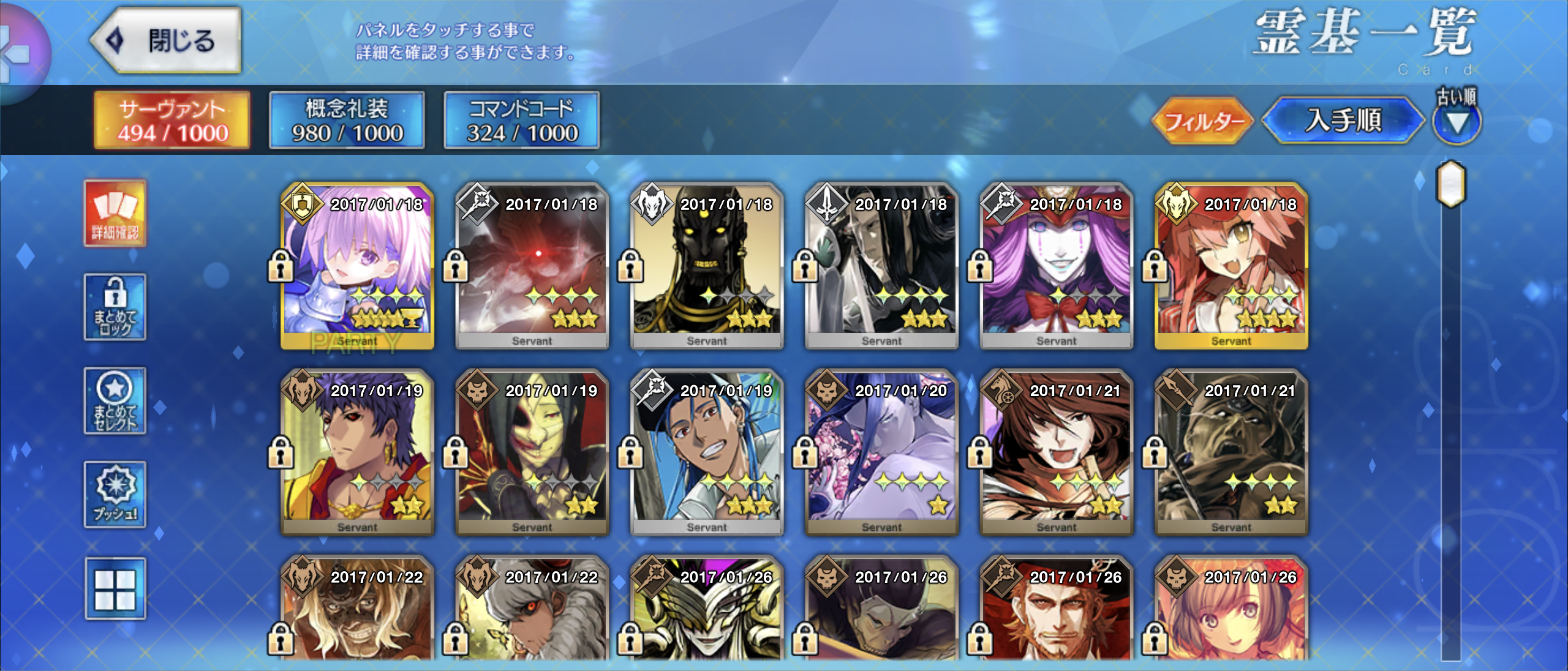Change the grid layout view

point(115,589)
